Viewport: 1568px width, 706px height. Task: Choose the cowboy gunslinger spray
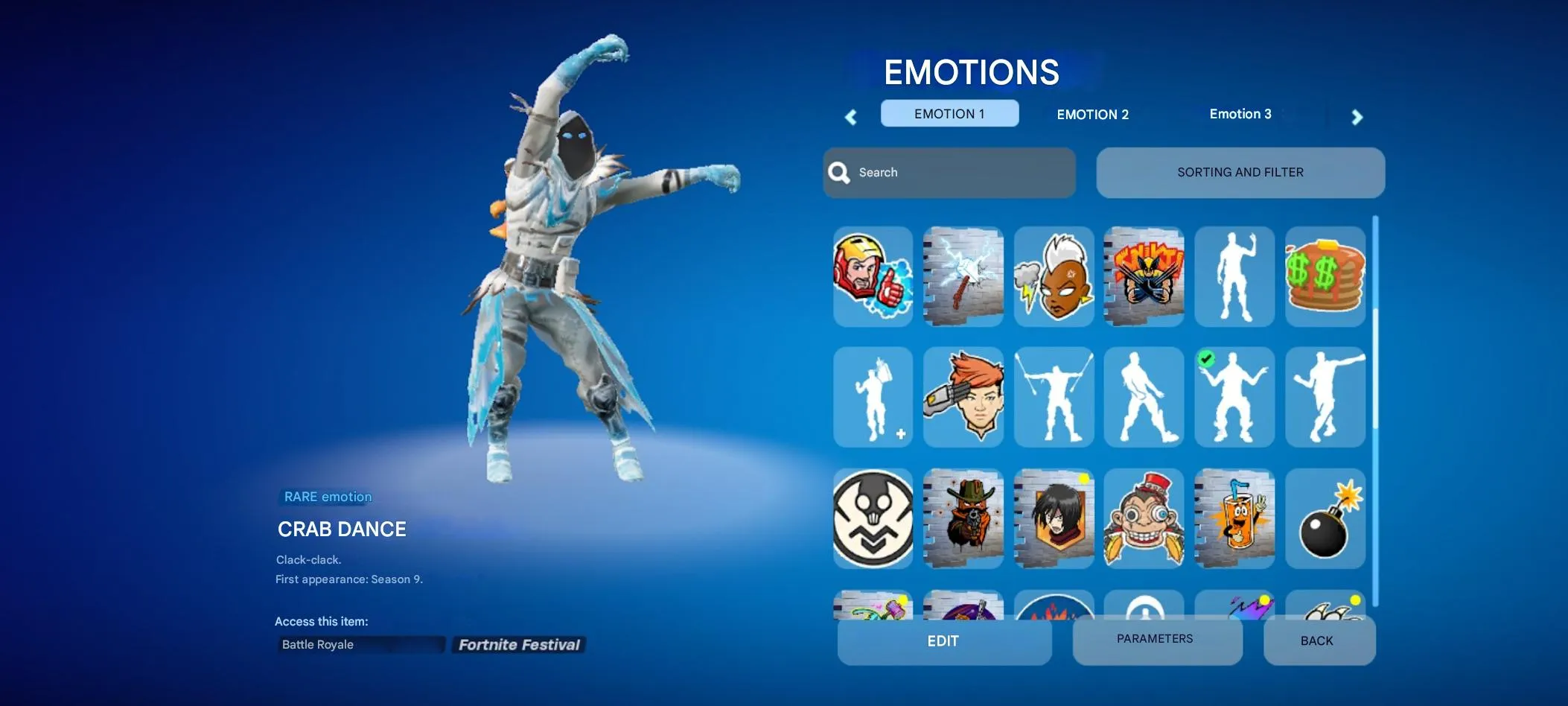pyautogui.click(x=963, y=518)
